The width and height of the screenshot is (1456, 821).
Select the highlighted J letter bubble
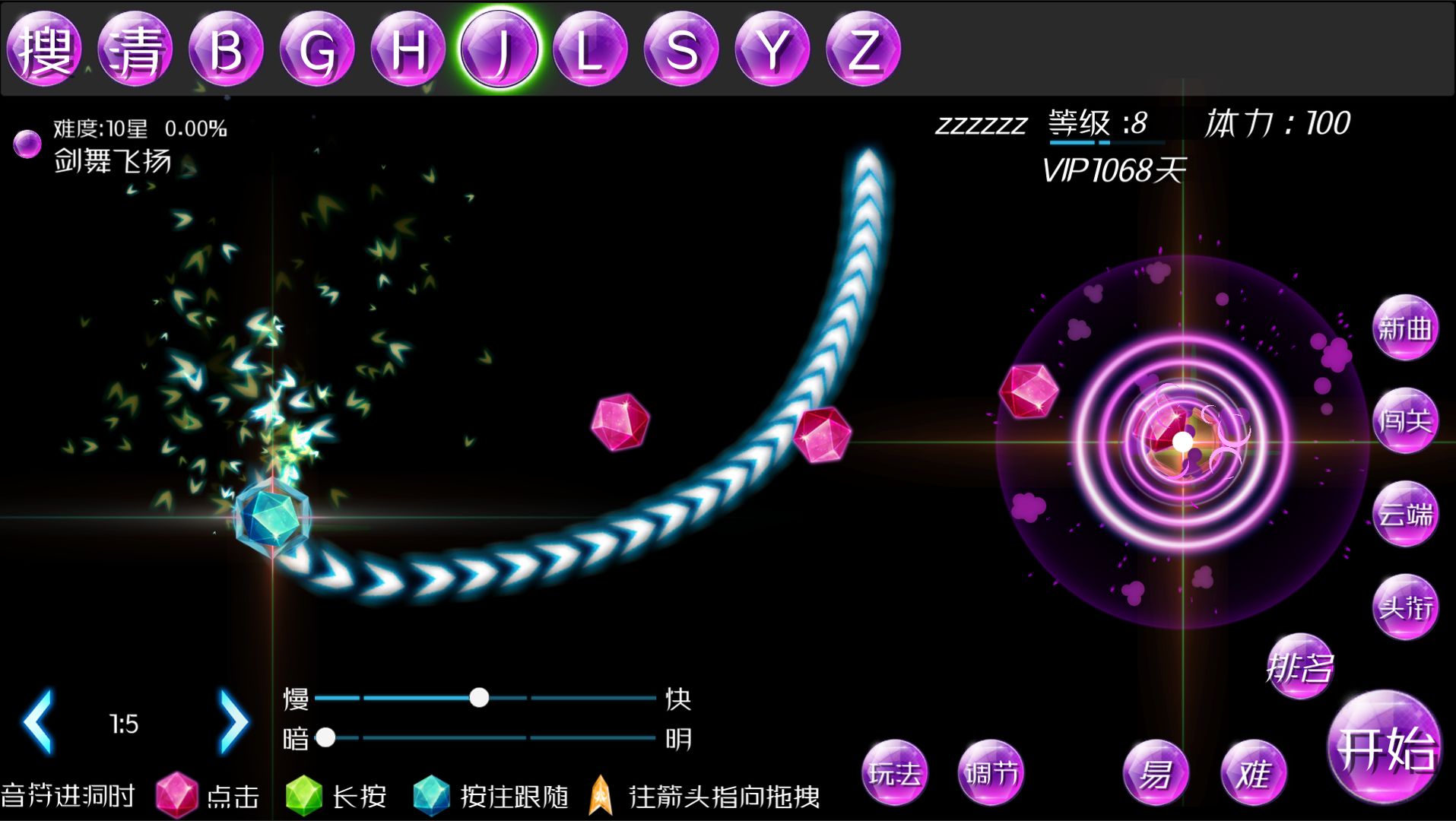[x=500, y=49]
